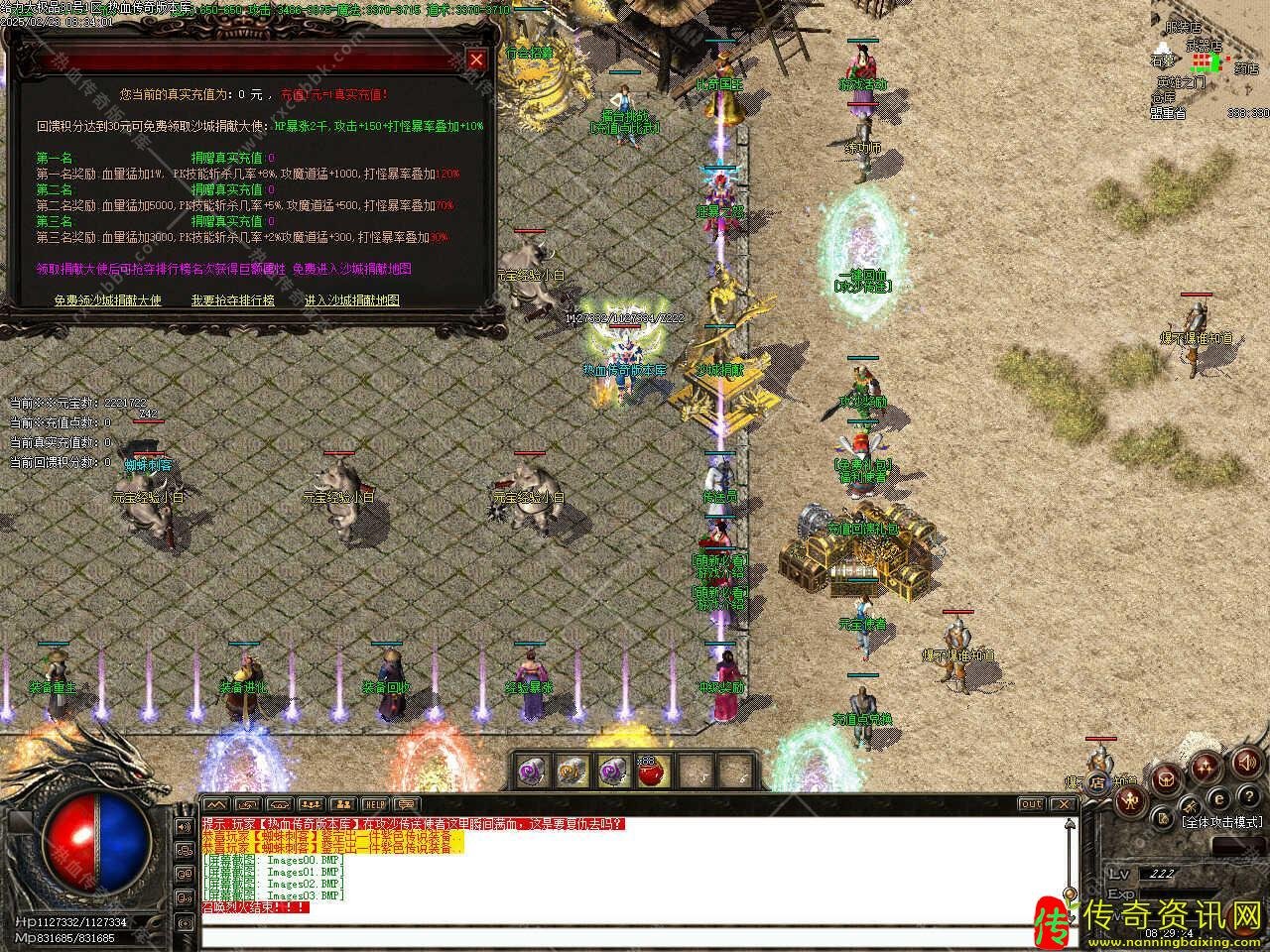Click the HELP button above the chat

click(374, 803)
